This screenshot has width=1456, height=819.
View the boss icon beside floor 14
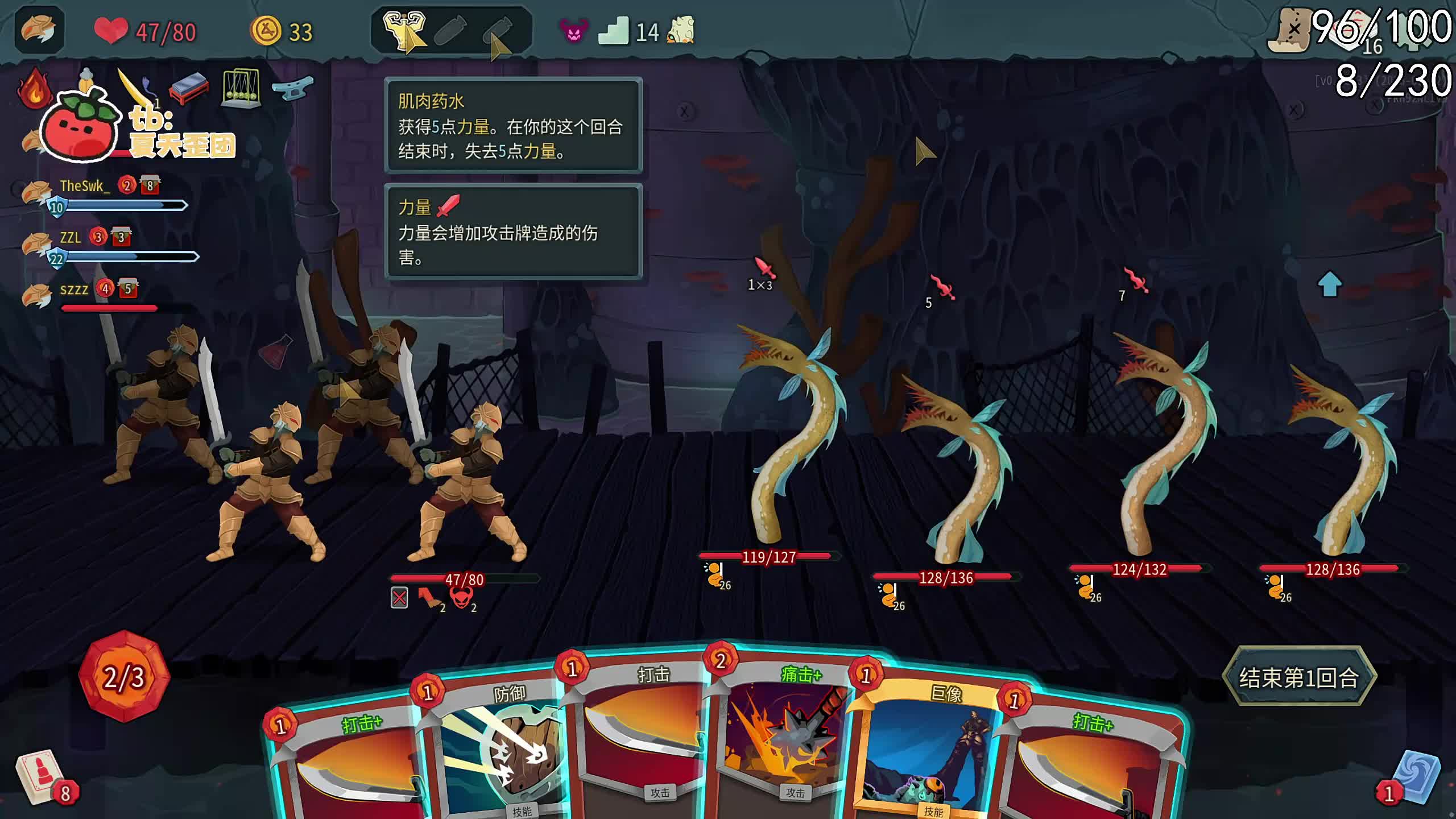[681, 30]
